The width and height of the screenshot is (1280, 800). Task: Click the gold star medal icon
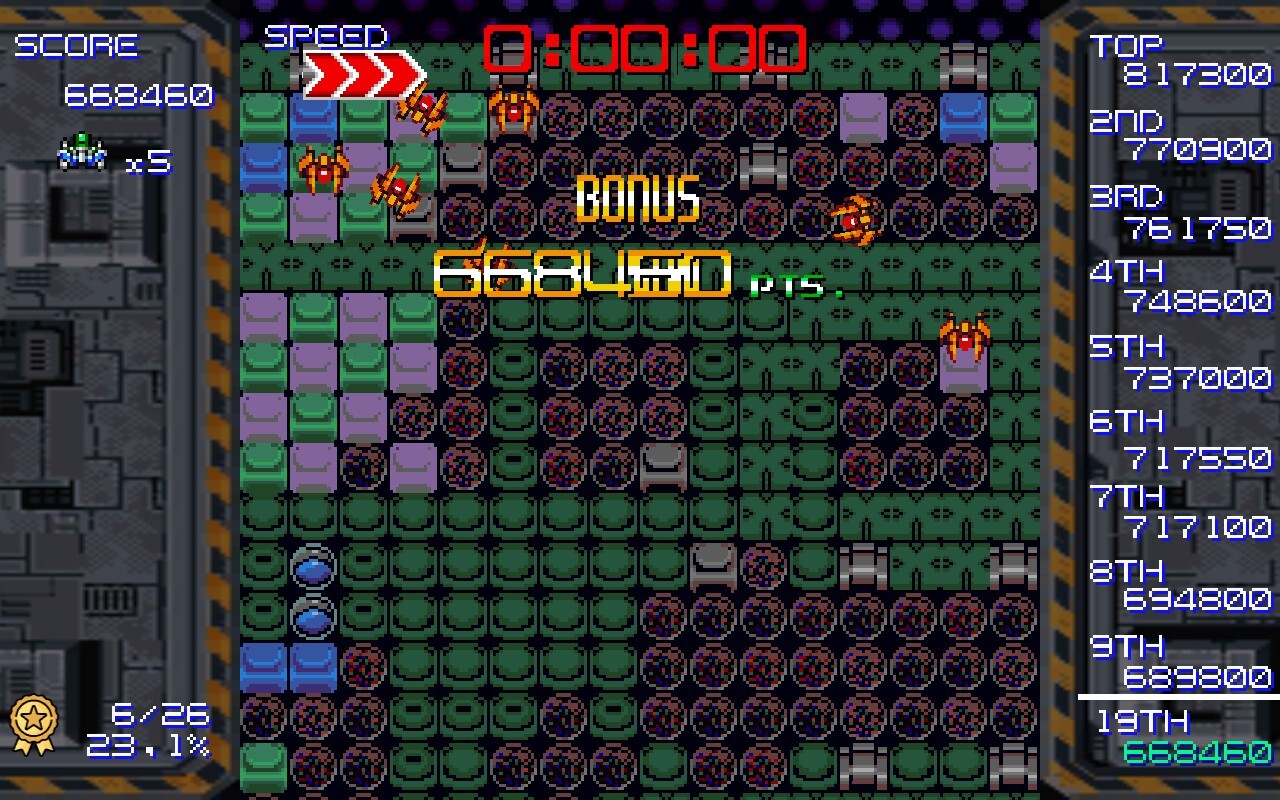33,724
